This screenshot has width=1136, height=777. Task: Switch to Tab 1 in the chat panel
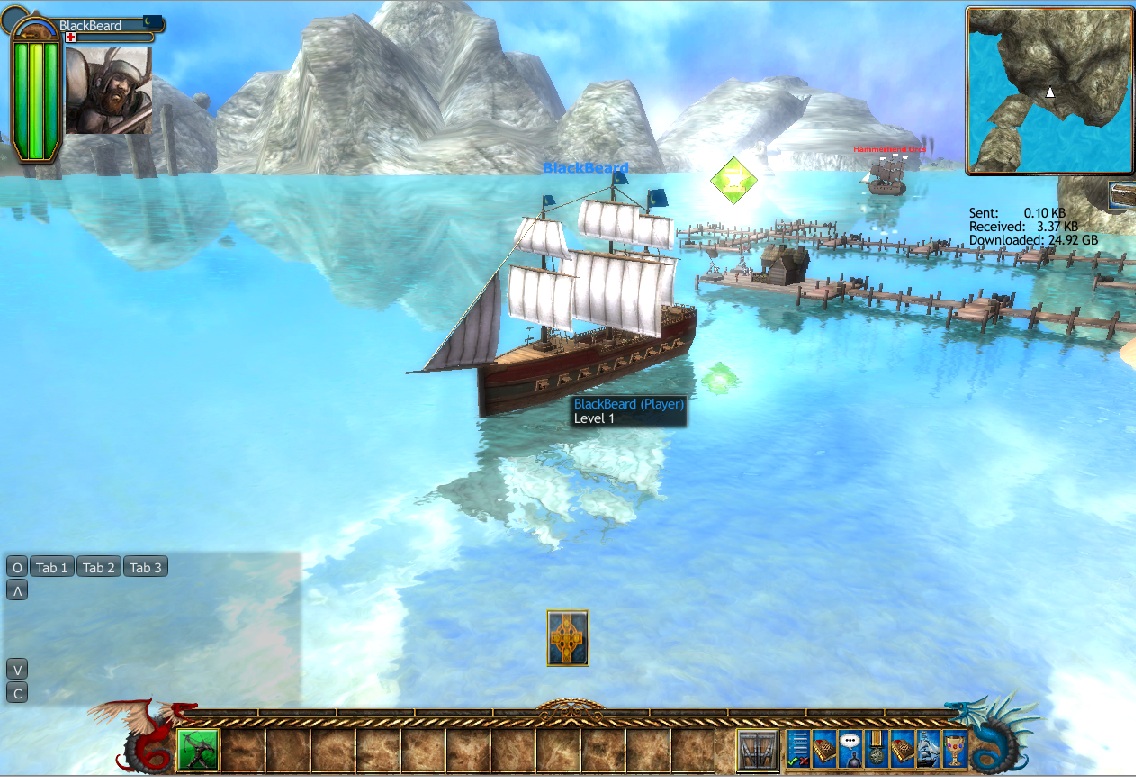click(52, 567)
